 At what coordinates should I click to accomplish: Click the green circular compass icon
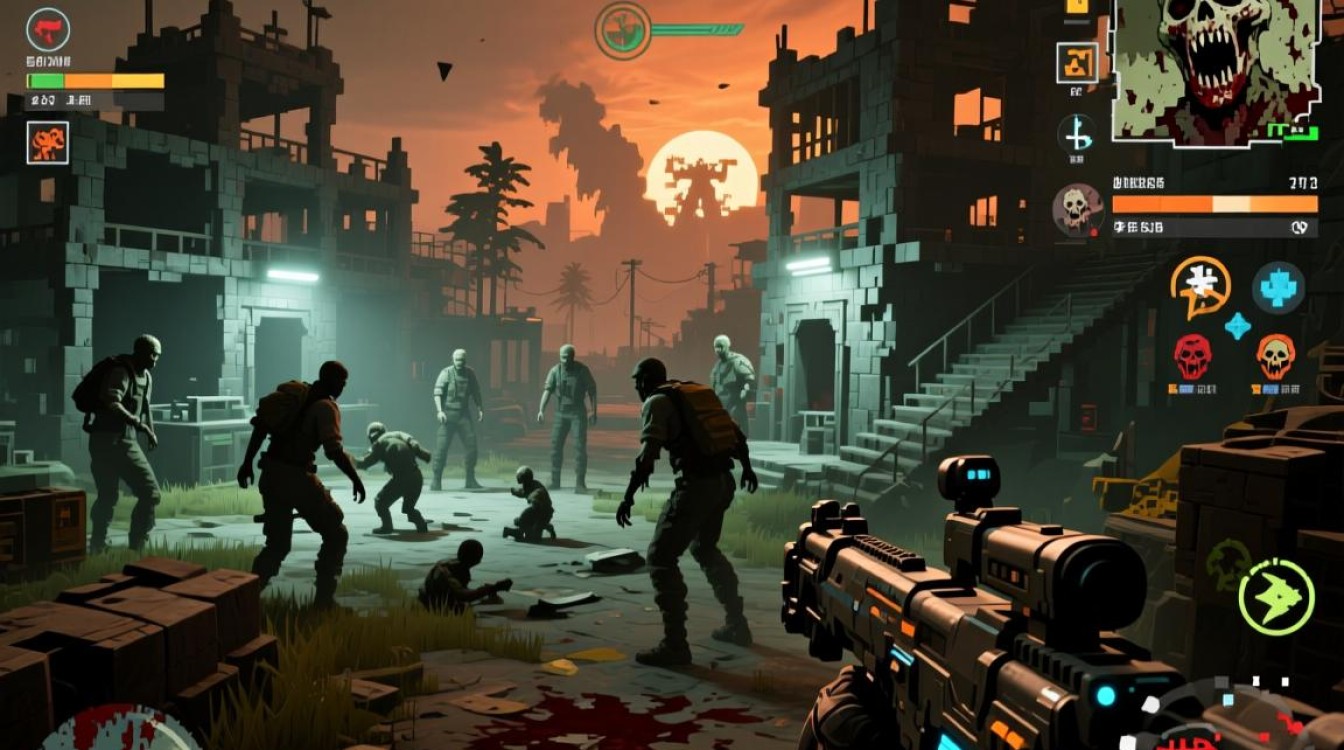tap(623, 30)
